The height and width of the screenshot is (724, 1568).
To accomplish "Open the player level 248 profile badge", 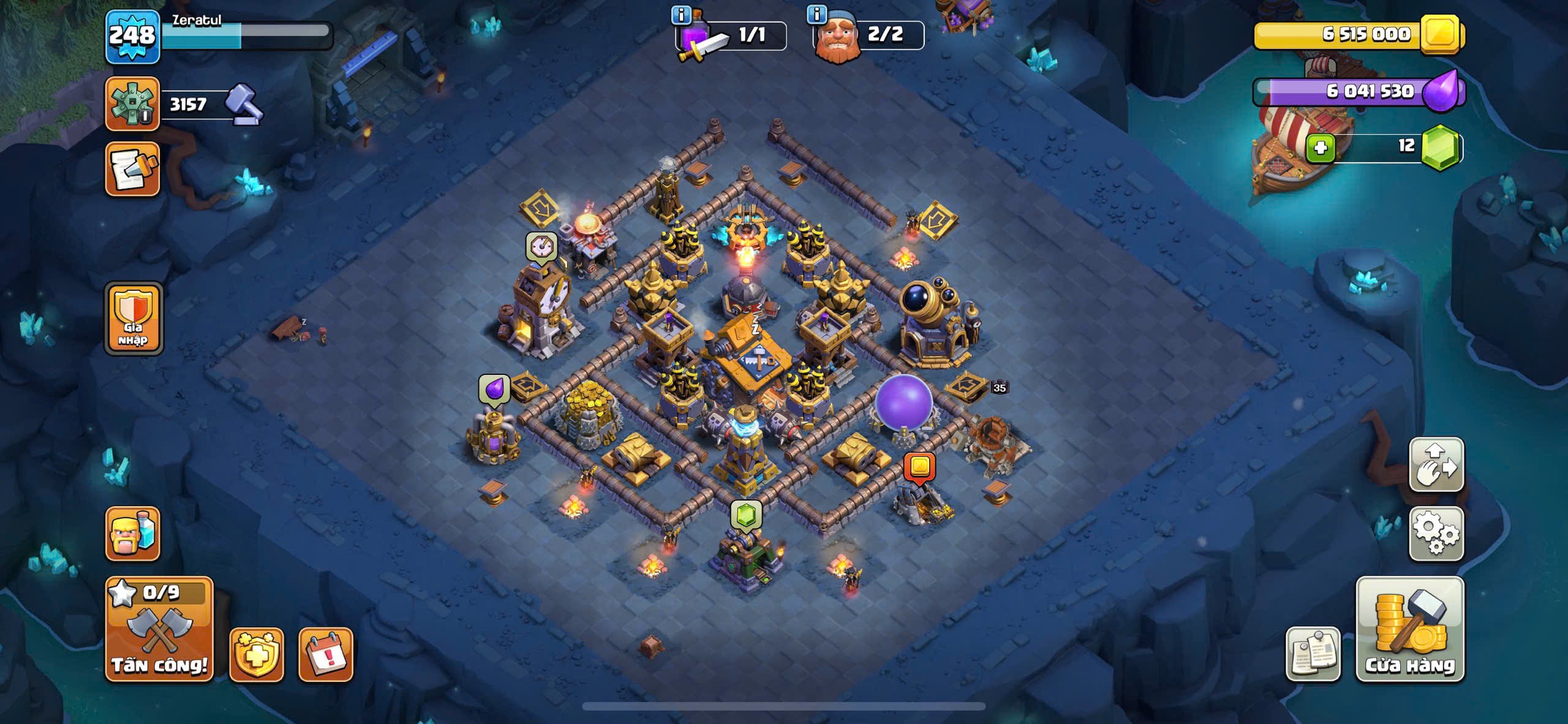I will coord(132,37).
